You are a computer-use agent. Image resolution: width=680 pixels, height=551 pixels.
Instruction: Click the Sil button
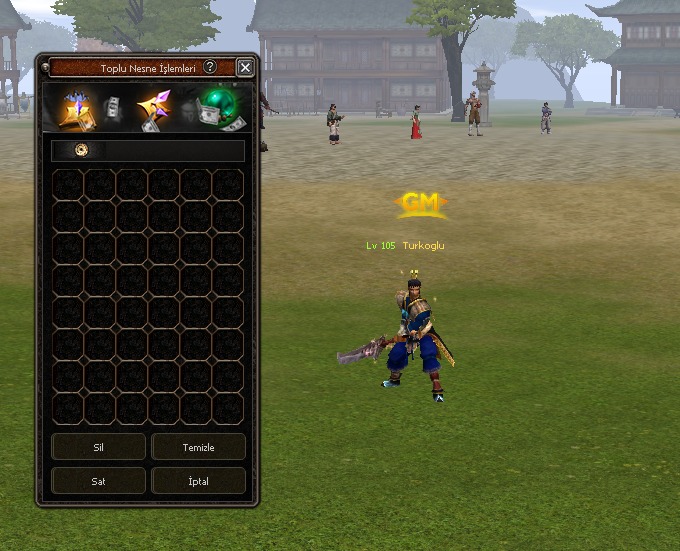[x=98, y=447]
